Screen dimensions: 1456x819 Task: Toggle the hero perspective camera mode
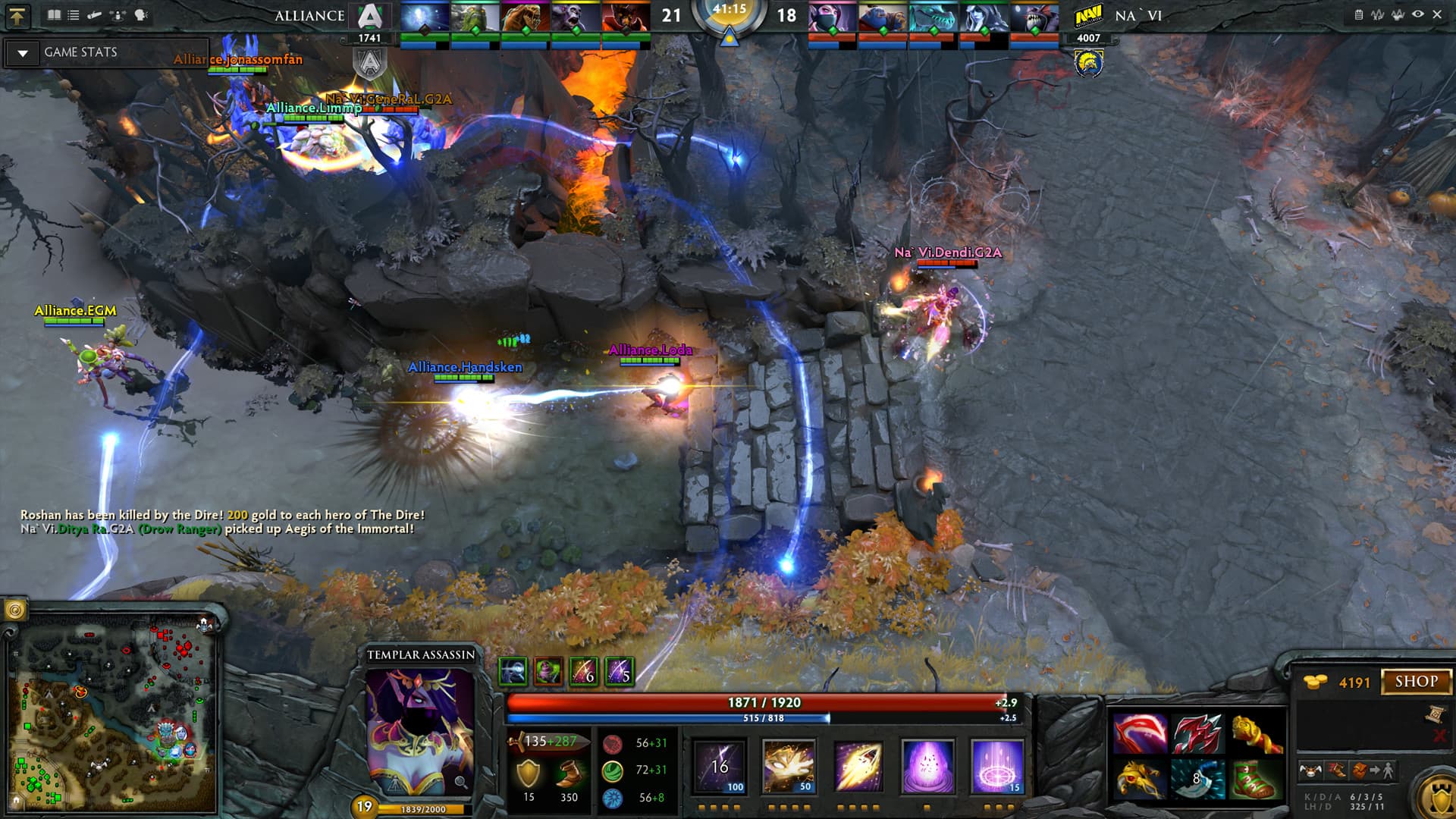pyautogui.click(x=115, y=14)
